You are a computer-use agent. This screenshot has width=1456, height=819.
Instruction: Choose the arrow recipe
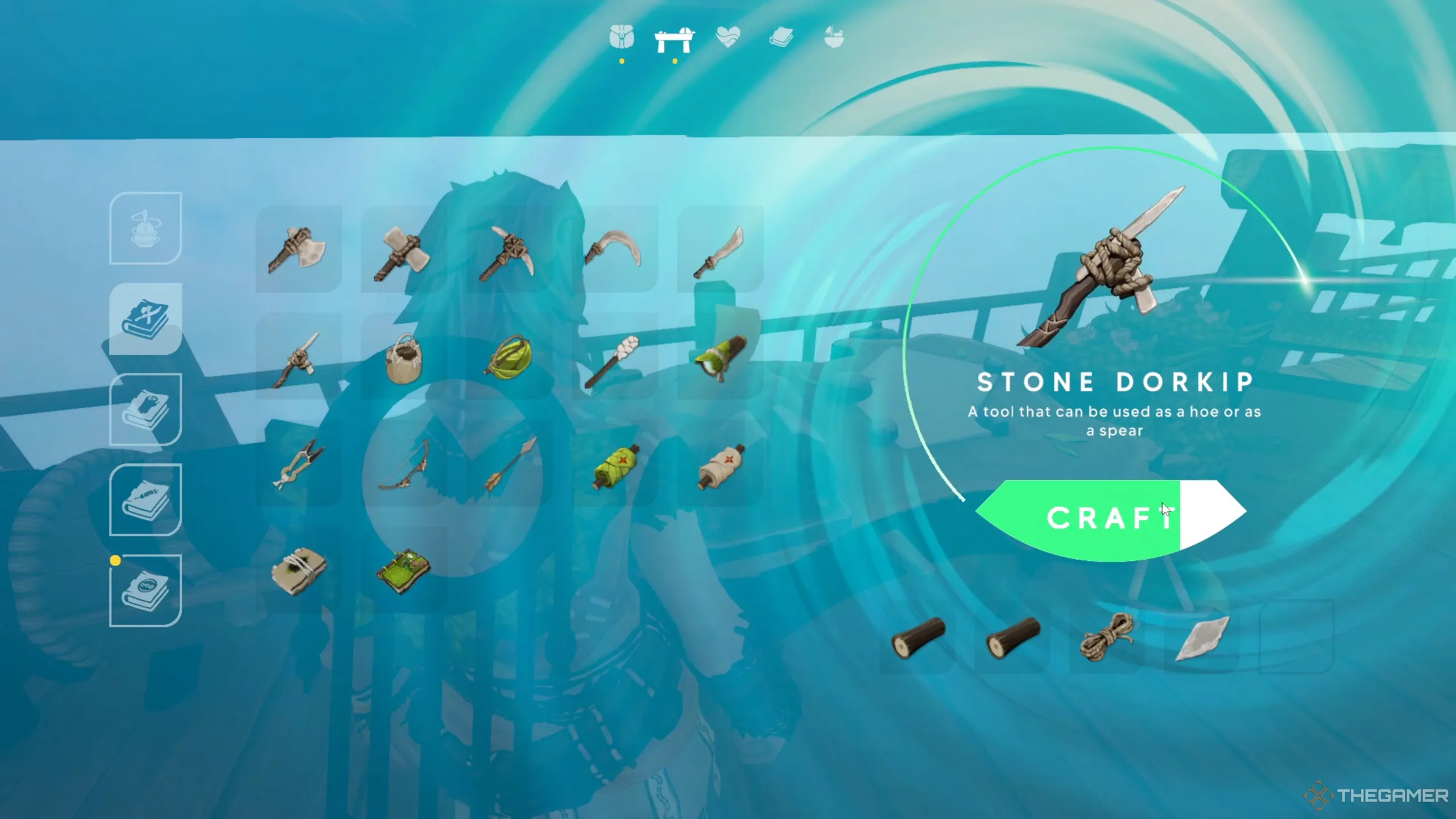[509, 464]
